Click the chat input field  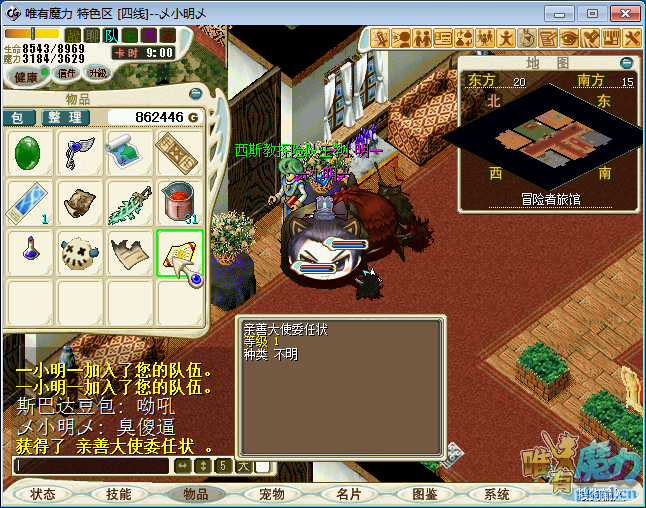[92, 466]
